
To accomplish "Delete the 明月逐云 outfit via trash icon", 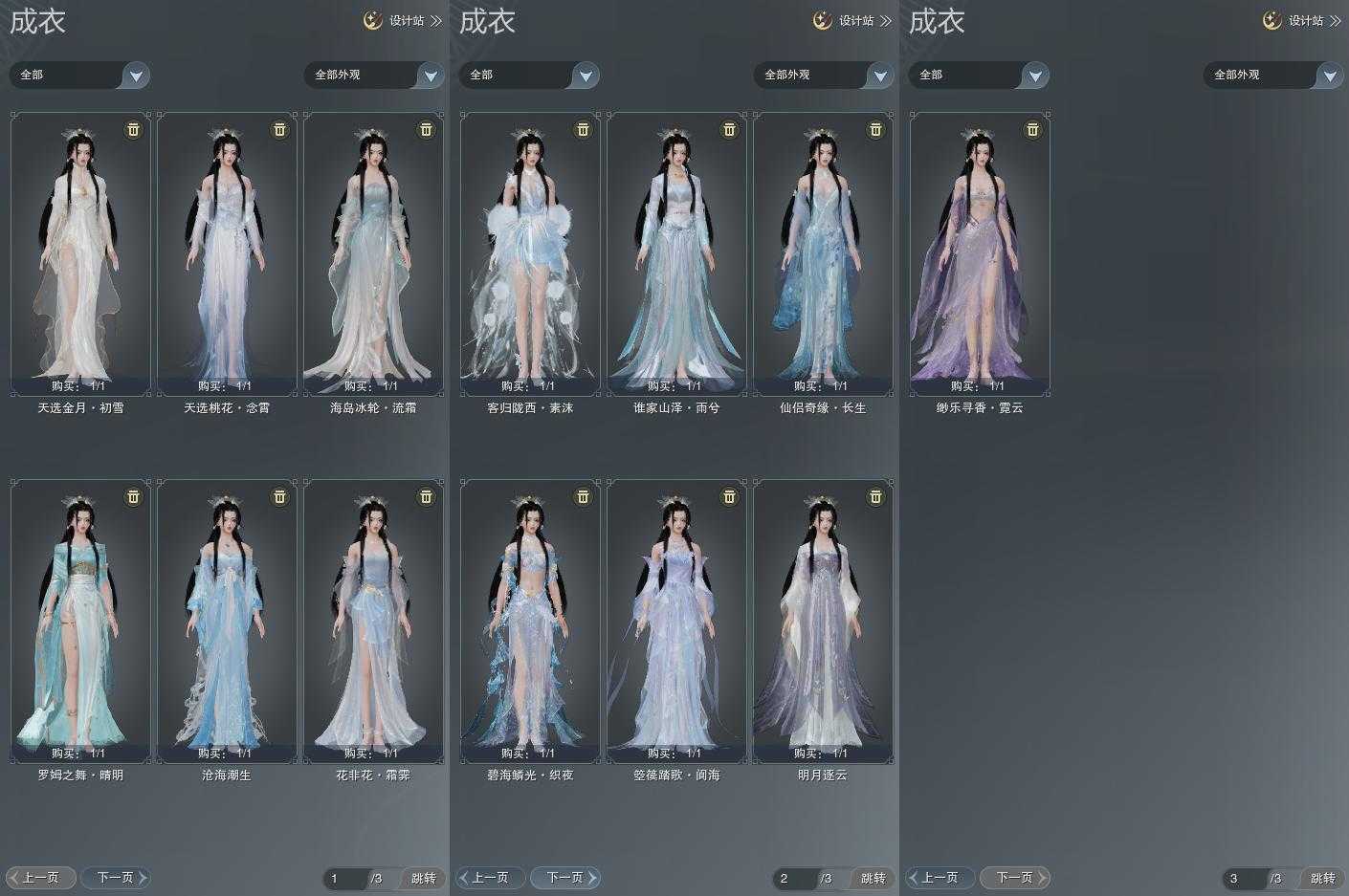I will 875,496.
